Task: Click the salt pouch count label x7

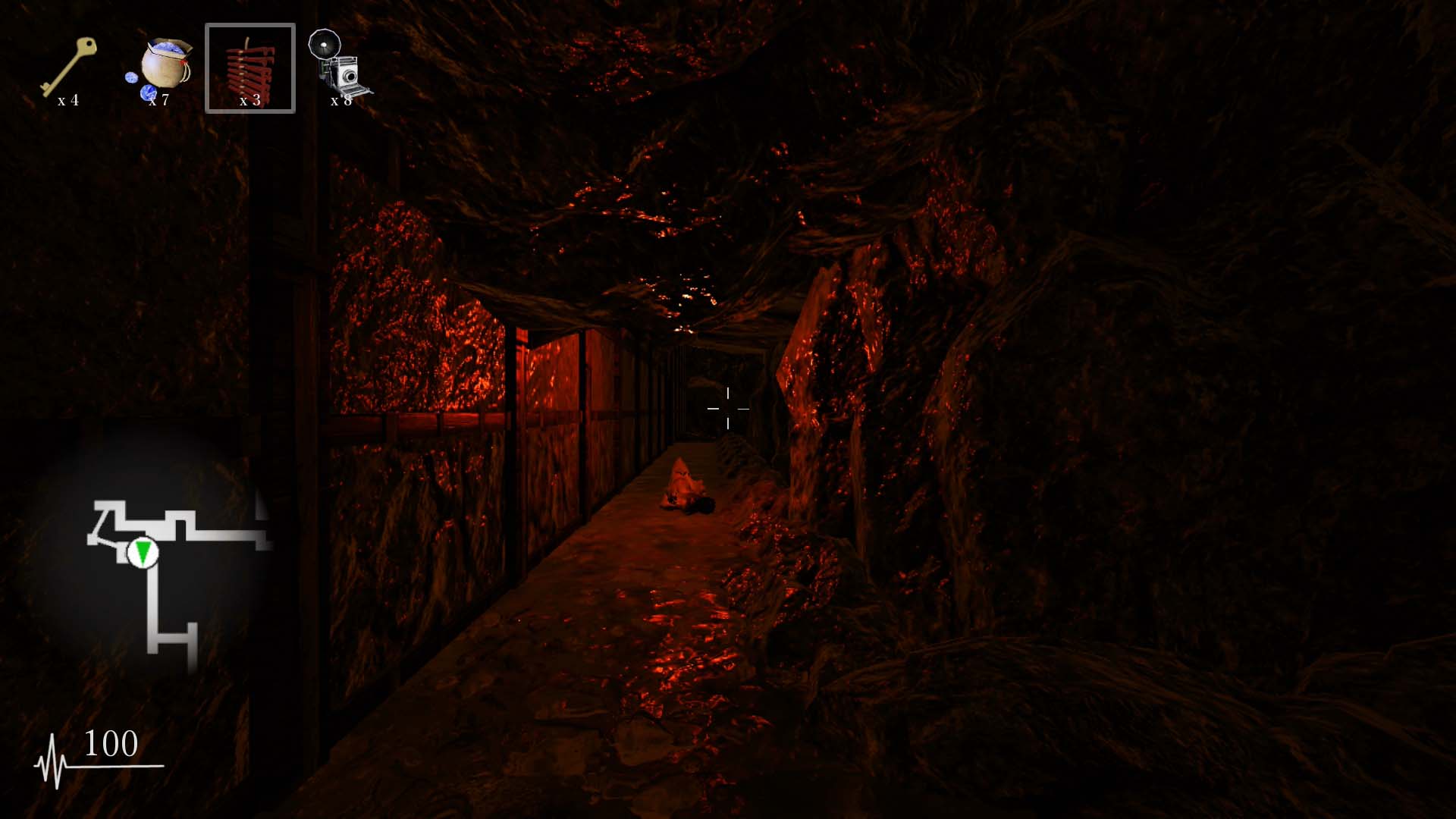Action: [159, 101]
